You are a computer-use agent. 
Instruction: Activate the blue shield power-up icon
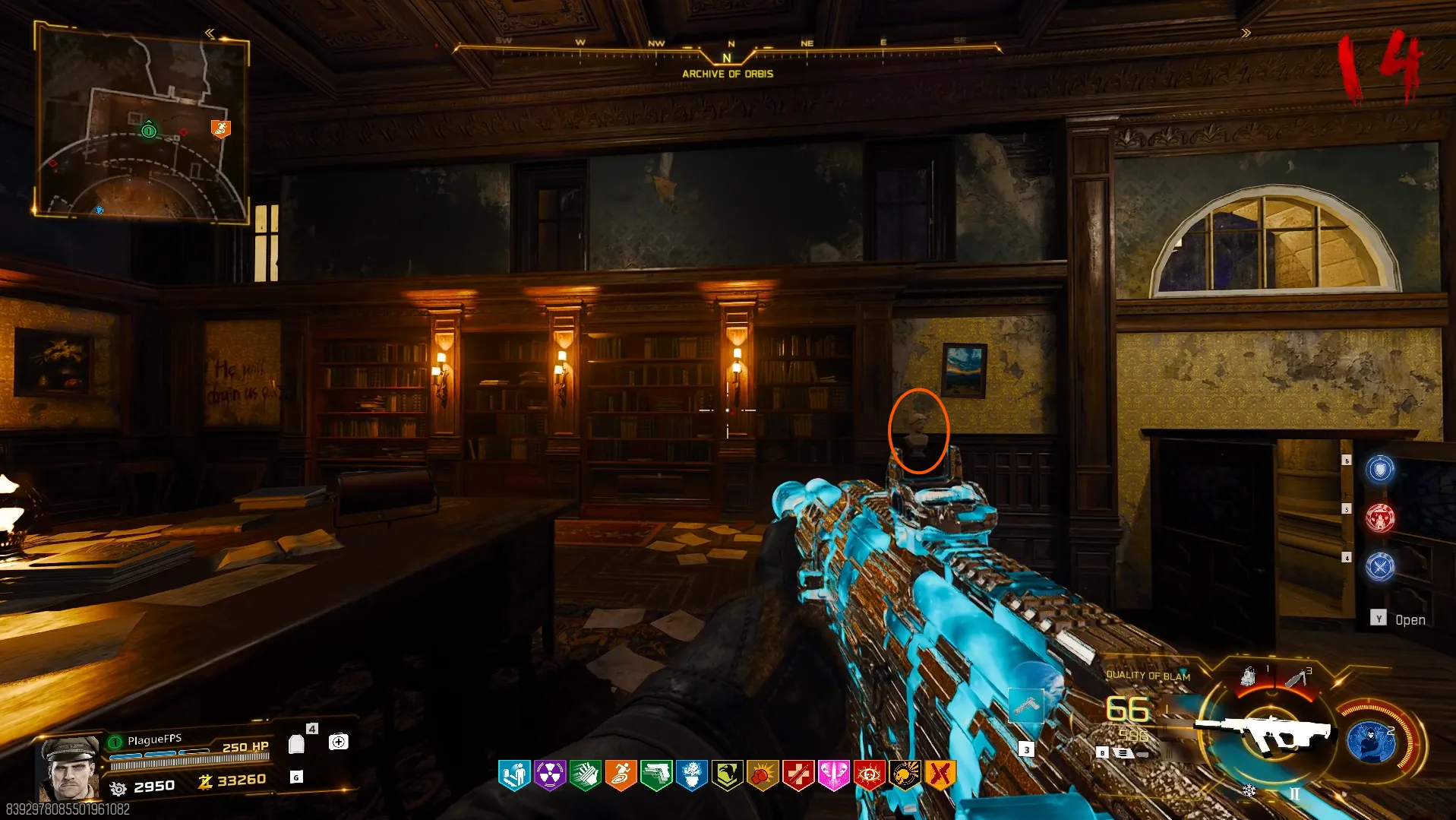tap(1380, 469)
